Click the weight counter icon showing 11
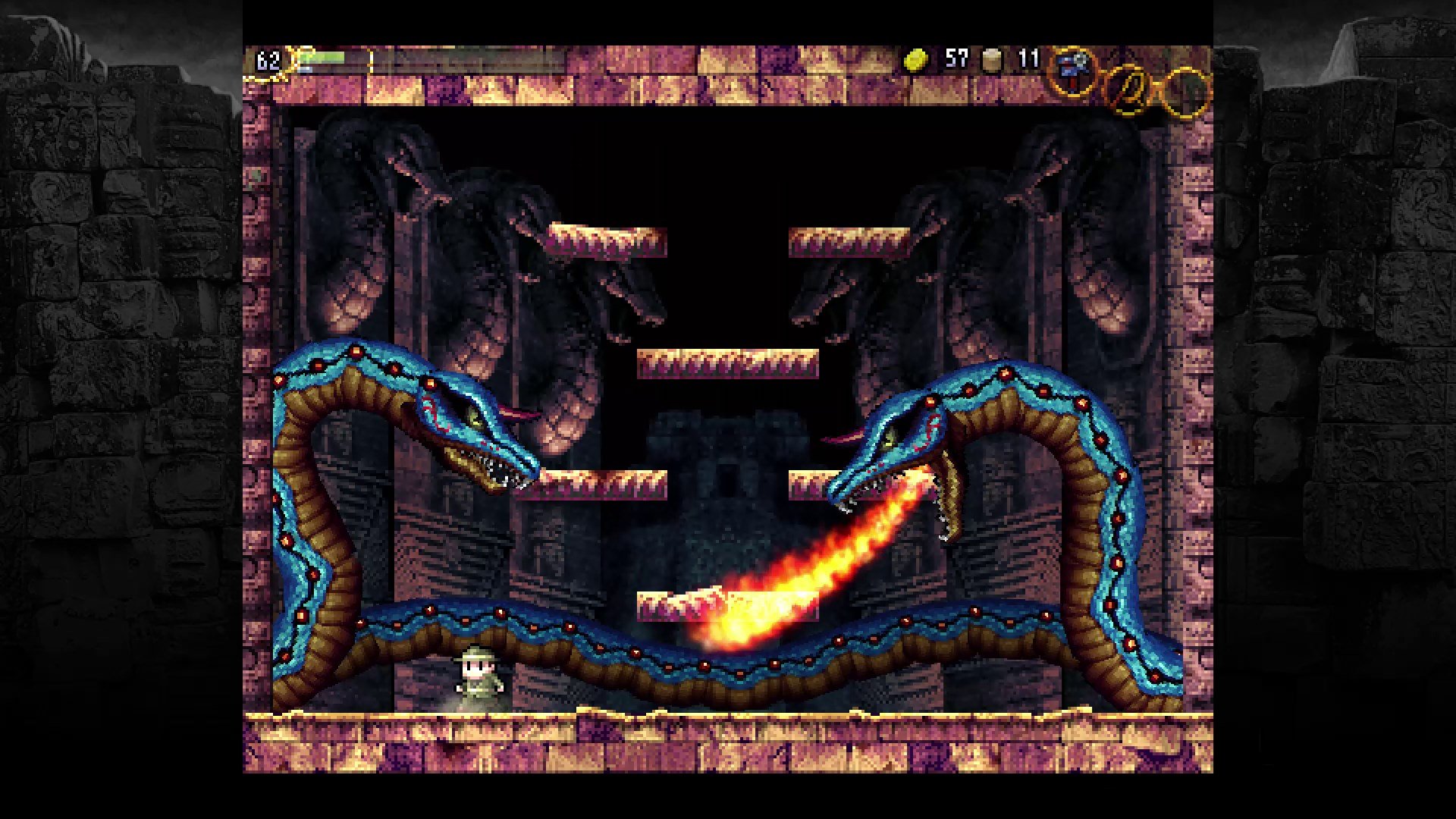The image size is (1456, 819). pos(991,61)
